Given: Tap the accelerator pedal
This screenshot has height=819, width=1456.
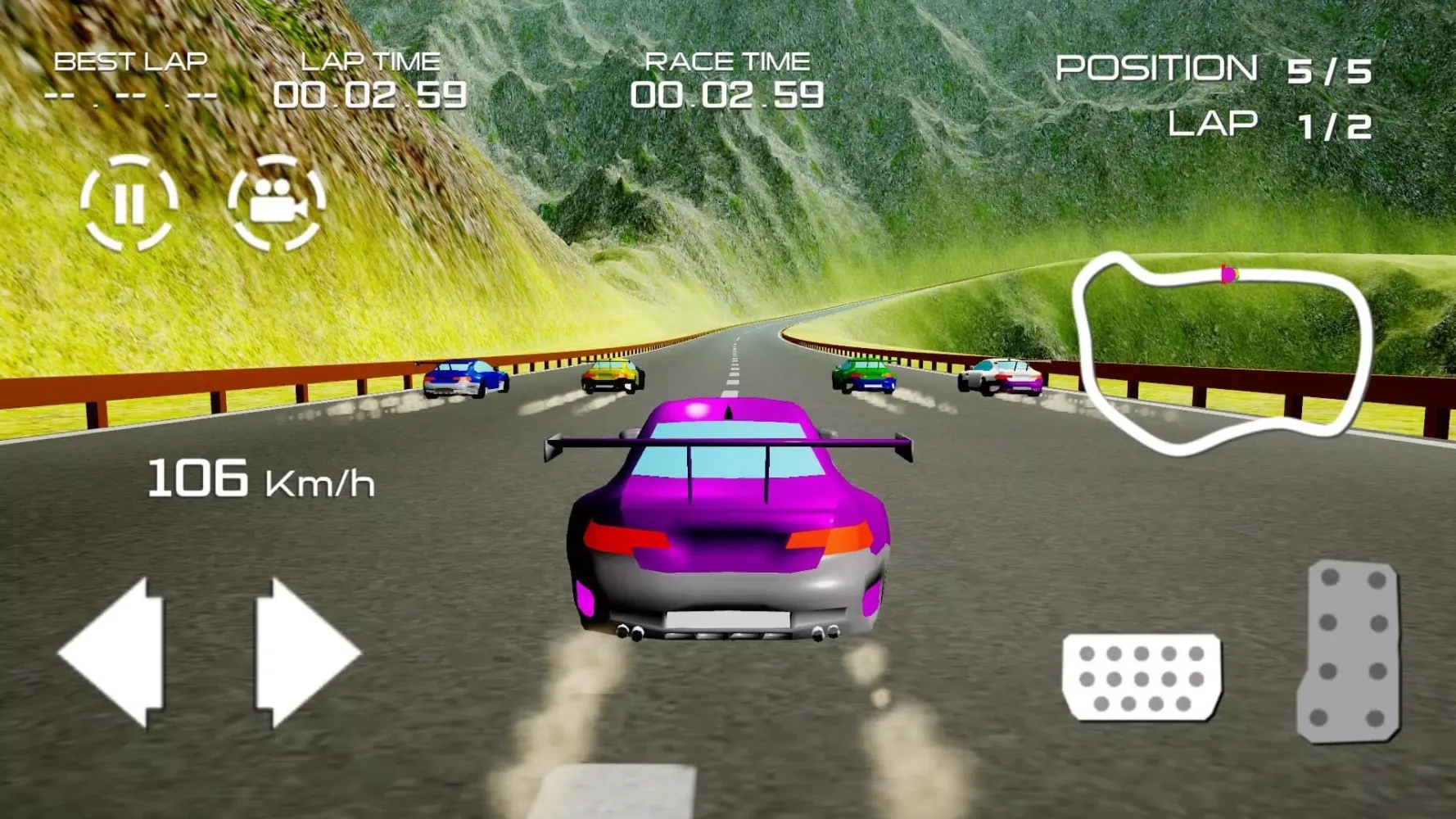Looking at the screenshot, I should click(1349, 651).
